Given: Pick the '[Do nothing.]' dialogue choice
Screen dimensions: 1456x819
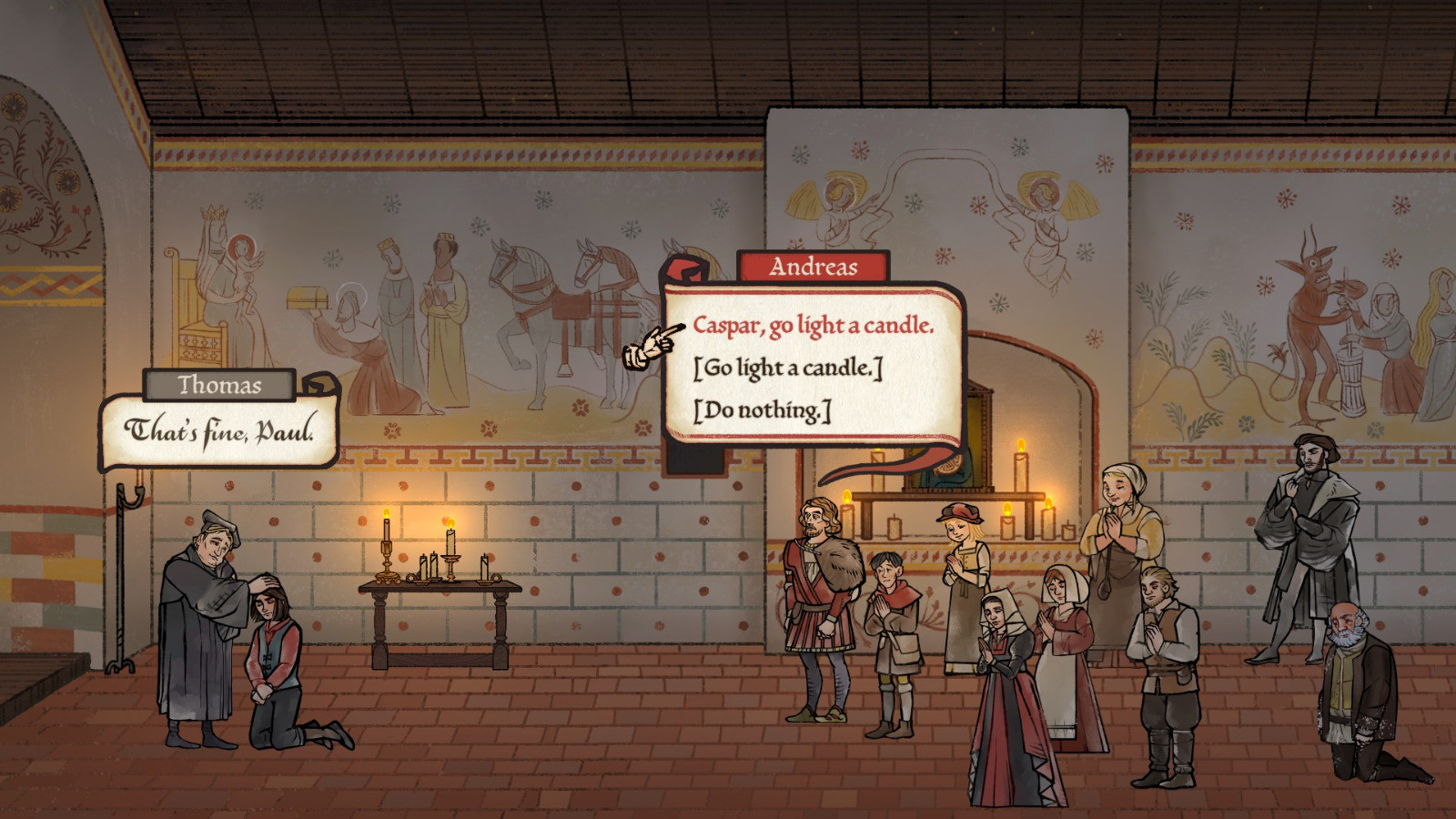Looking at the screenshot, I should click(761, 409).
